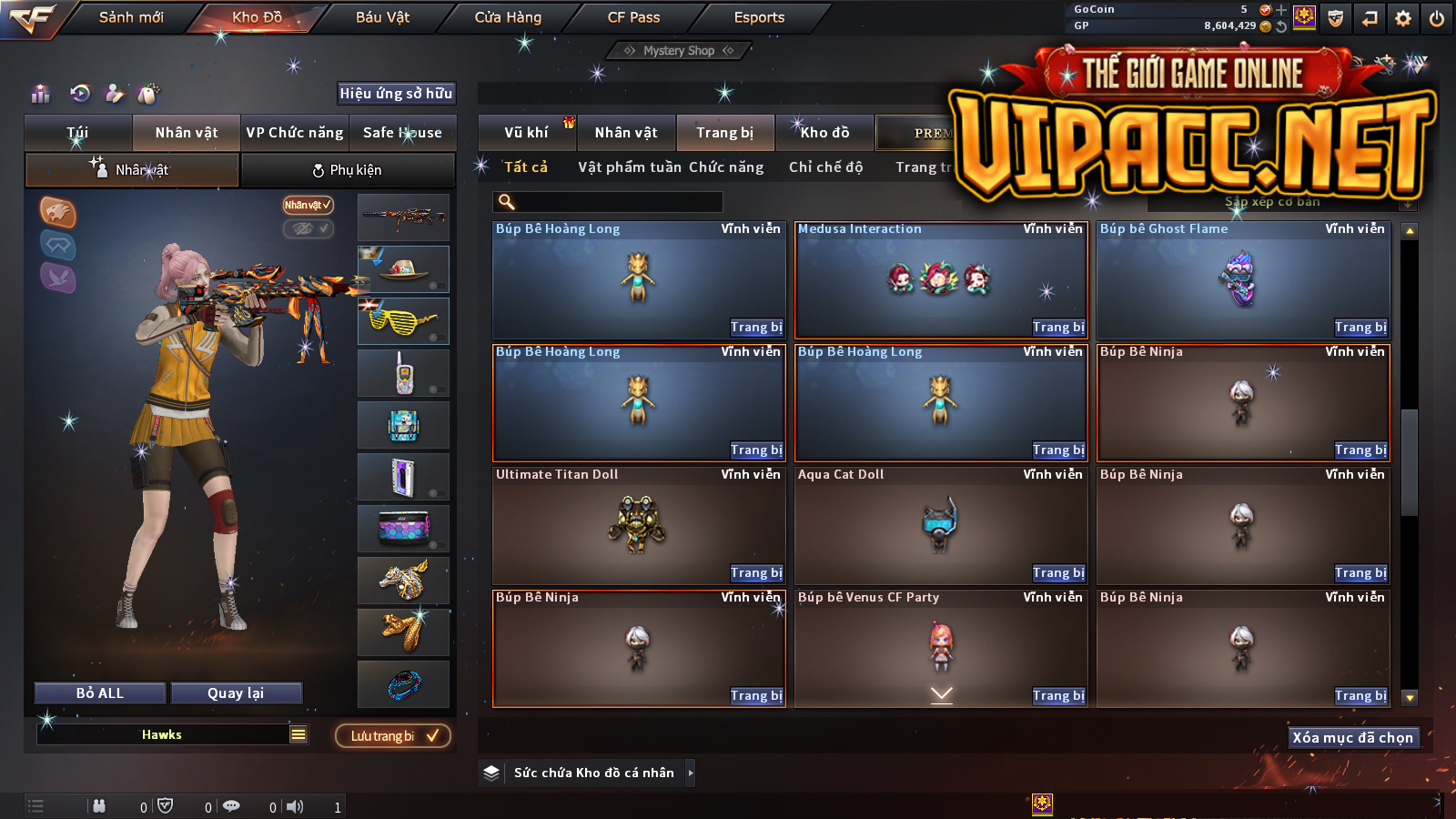Equip the Ultimate Titan Doll

click(x=756, y=573)
